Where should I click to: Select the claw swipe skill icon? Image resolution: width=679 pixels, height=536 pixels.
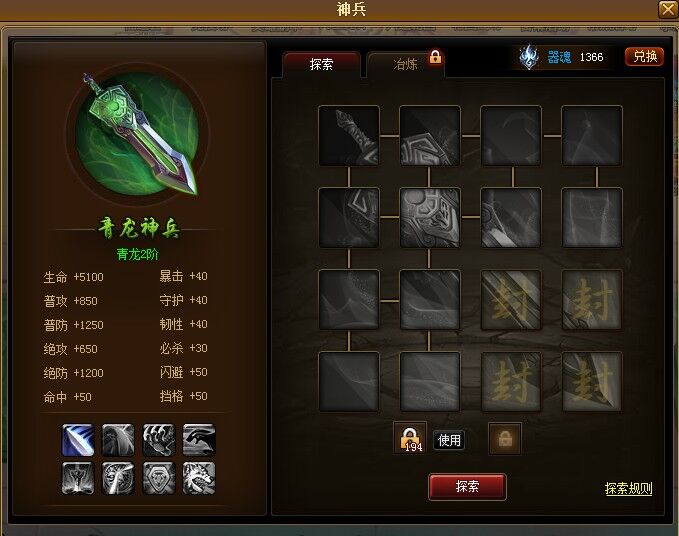(x=159, y=440)
